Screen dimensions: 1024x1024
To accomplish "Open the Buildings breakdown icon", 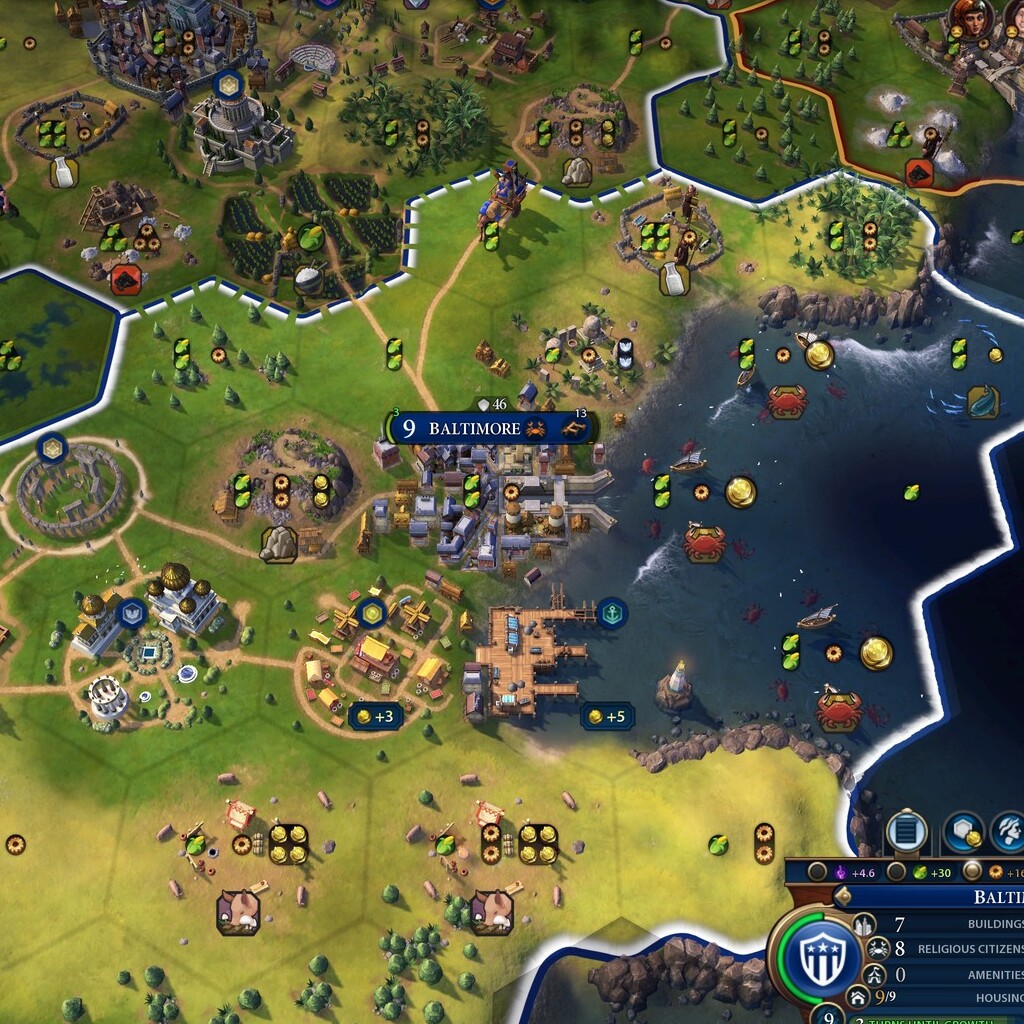I will click(864, 924).
